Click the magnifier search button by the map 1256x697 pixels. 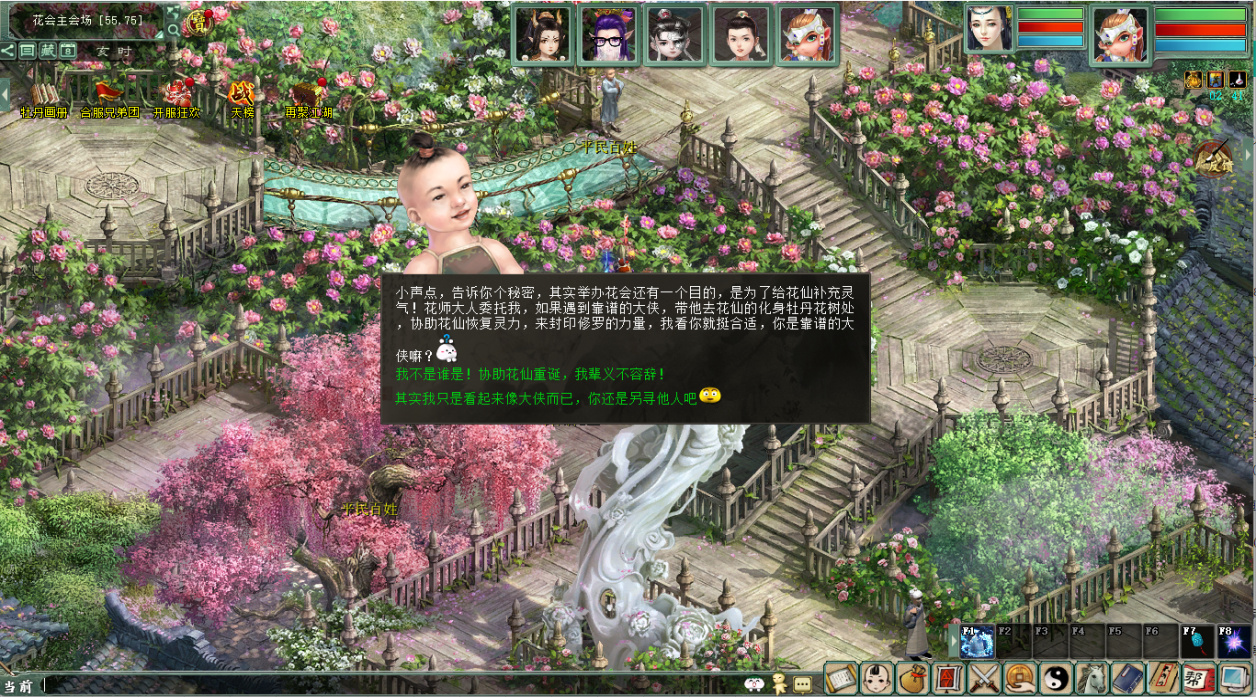click(x=174, y=30)
